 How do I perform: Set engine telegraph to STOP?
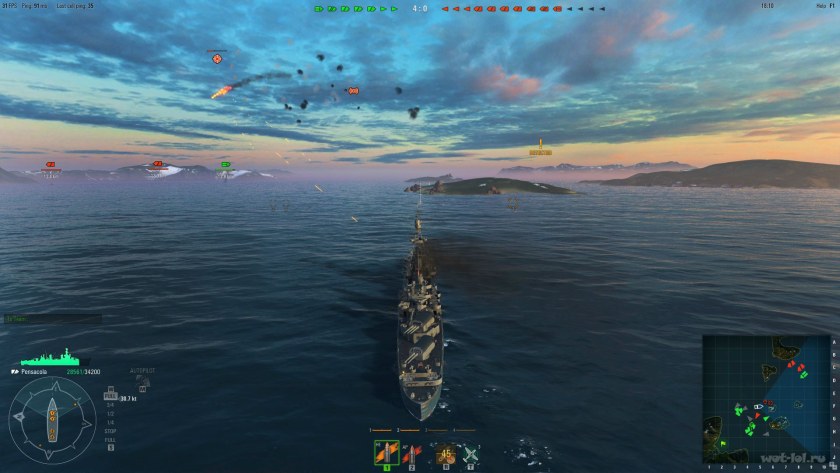pos(109,432)
